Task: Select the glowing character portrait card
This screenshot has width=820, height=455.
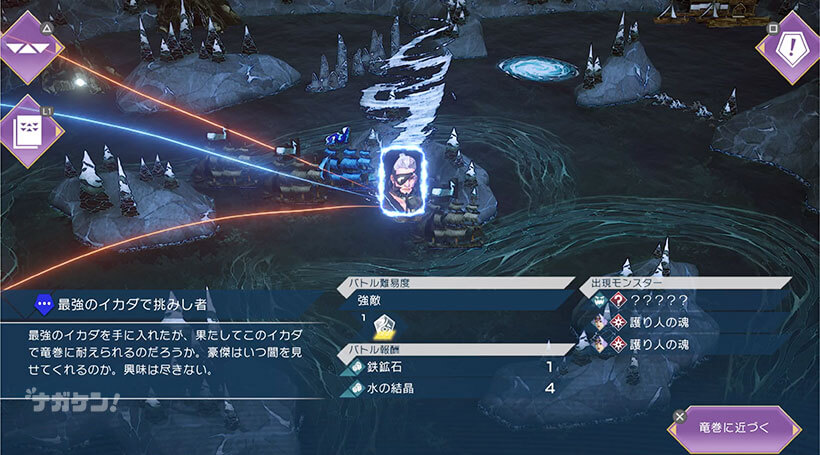Action: pos(404,181)
